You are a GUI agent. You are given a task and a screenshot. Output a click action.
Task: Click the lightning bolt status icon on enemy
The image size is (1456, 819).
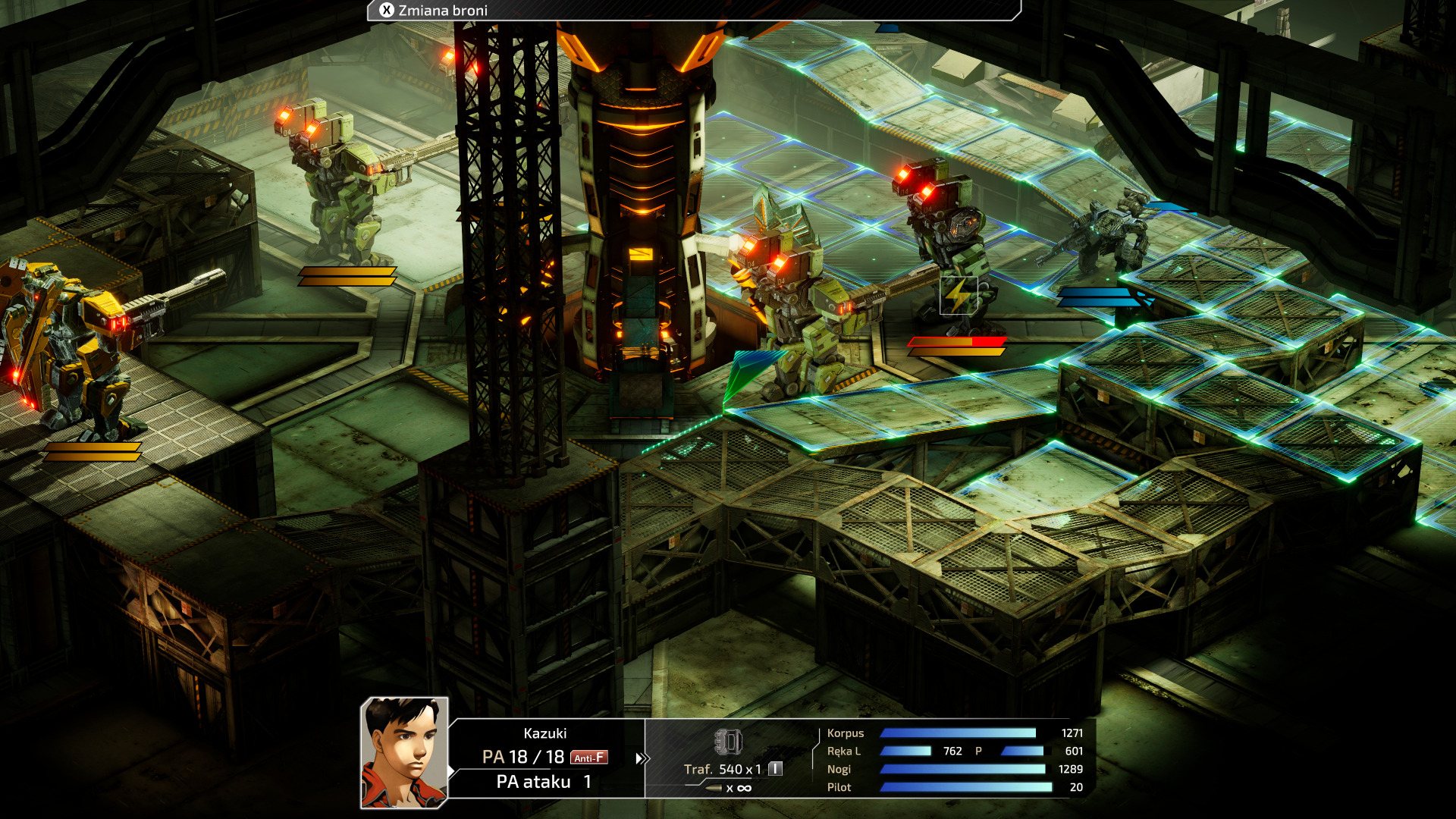point(958,295)
